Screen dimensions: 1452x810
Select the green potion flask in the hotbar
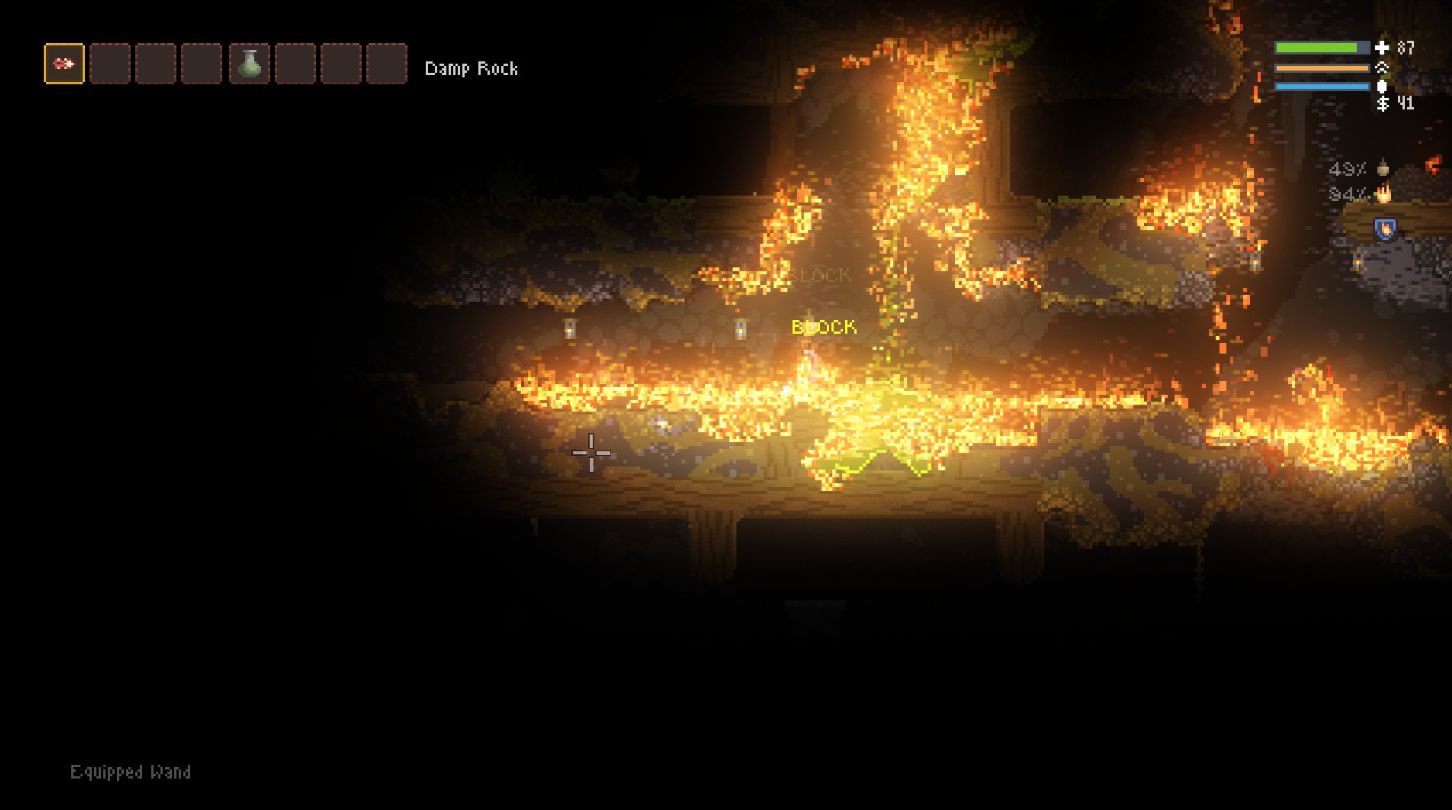tap(250, 63)
